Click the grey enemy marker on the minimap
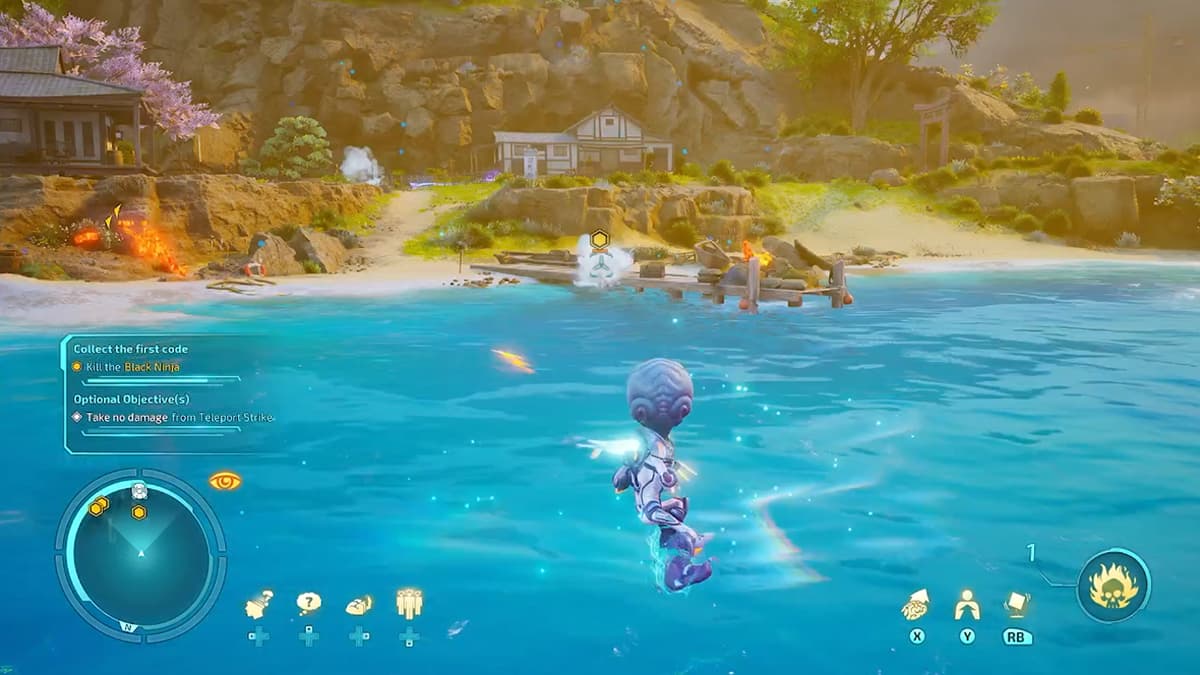 pos(139,491)
